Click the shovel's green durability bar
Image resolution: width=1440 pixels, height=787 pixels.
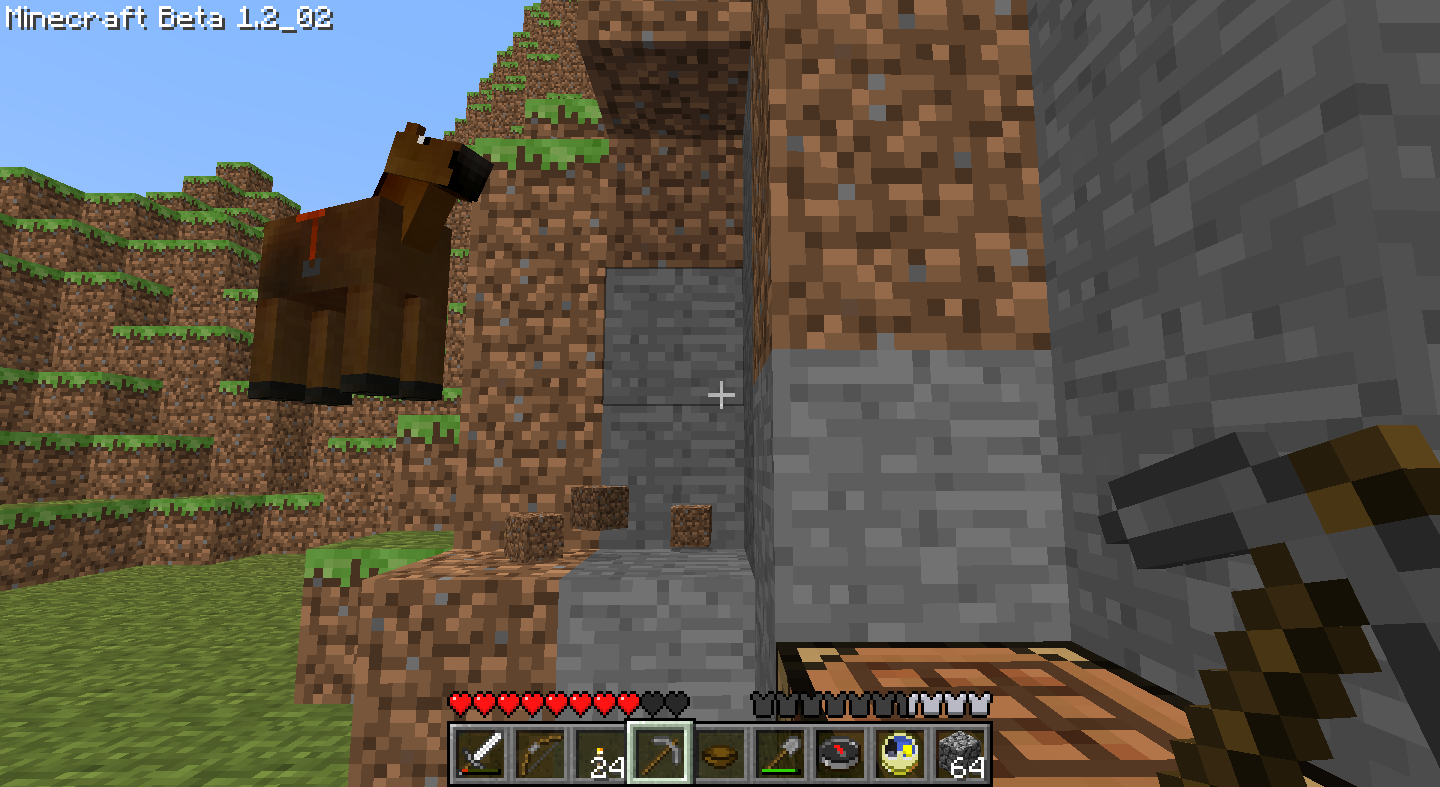tap(781, 770)
